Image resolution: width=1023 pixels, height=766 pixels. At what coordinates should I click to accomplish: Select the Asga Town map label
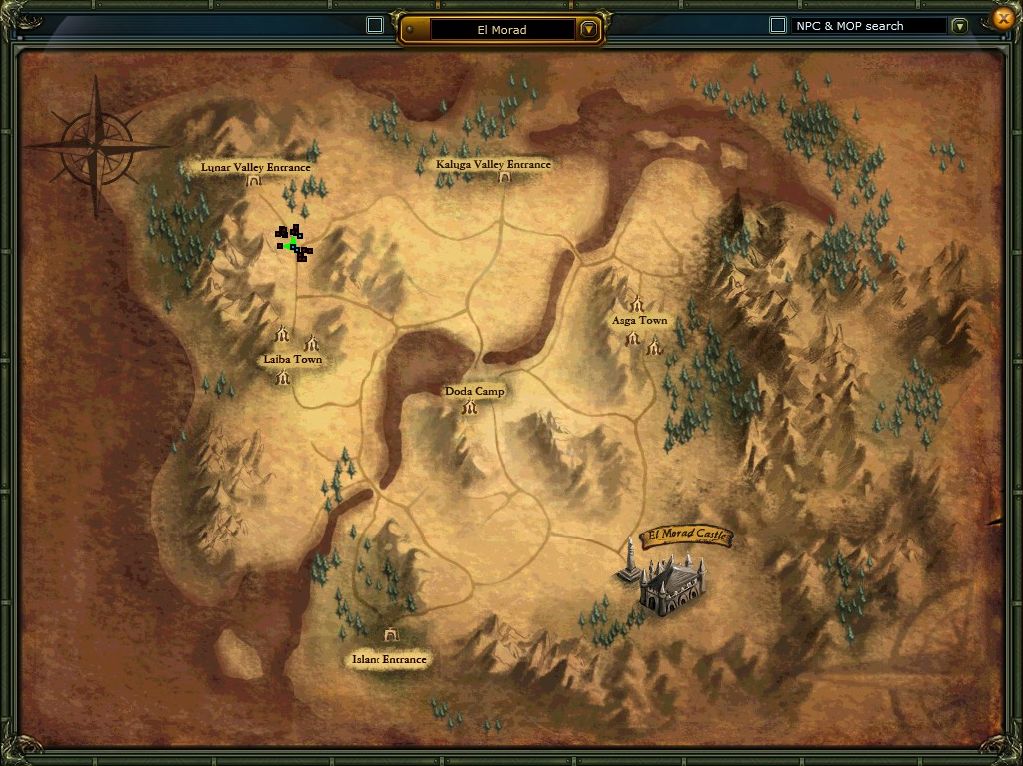pyautogui.click(x=639, y=321)
